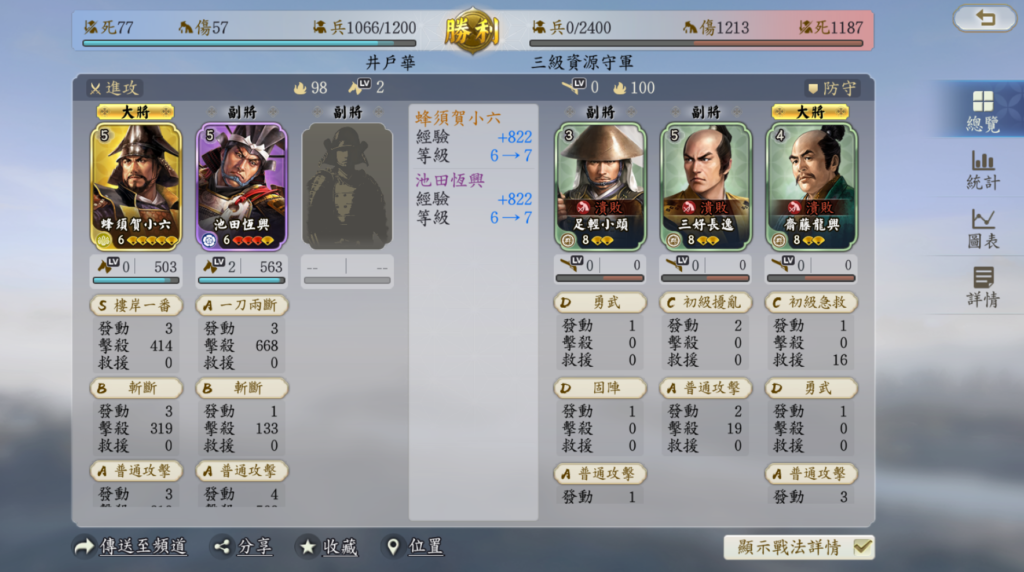View the 初級急救 skill

point(811,302)
